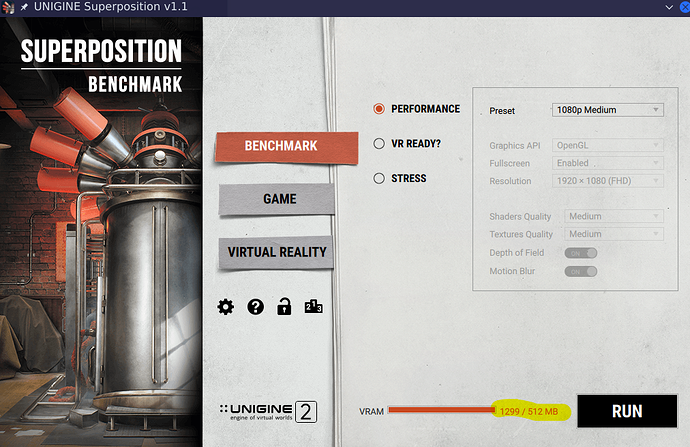Open the Fullscreen dropdown

click(x=607, y=163)
